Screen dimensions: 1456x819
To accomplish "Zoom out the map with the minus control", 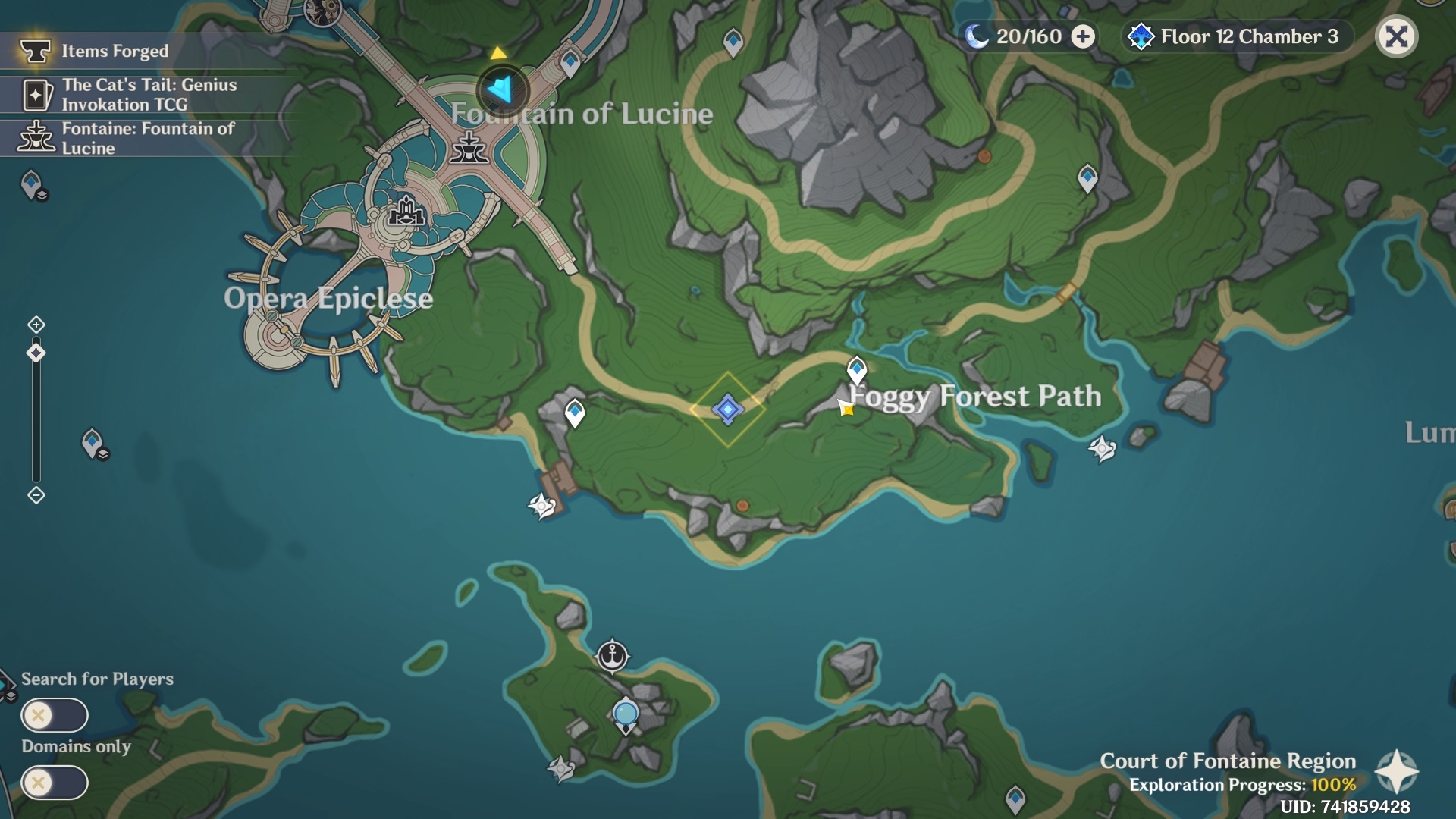I will click(x=36, y=495).
